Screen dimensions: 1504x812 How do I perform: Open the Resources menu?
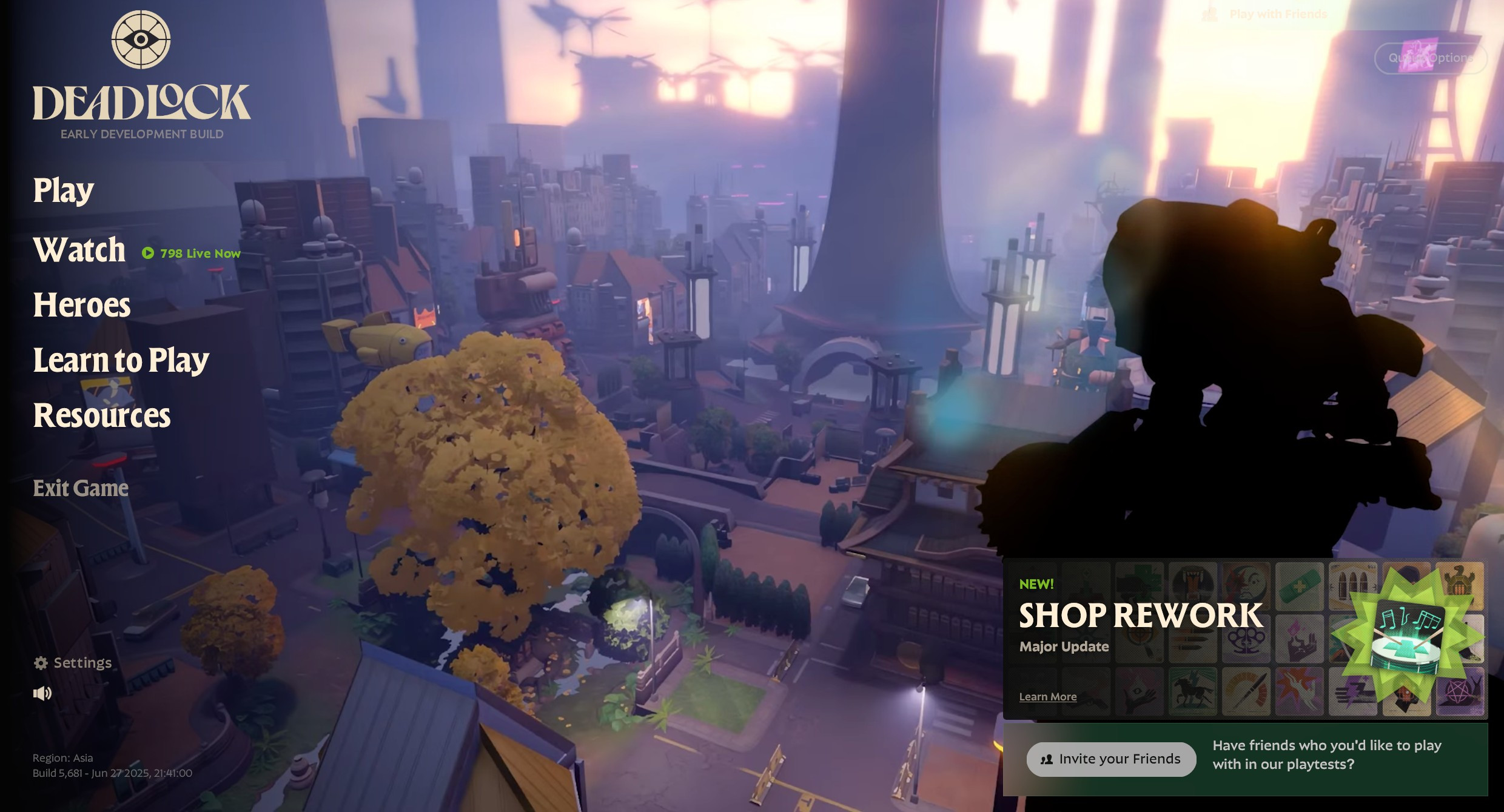102,415
